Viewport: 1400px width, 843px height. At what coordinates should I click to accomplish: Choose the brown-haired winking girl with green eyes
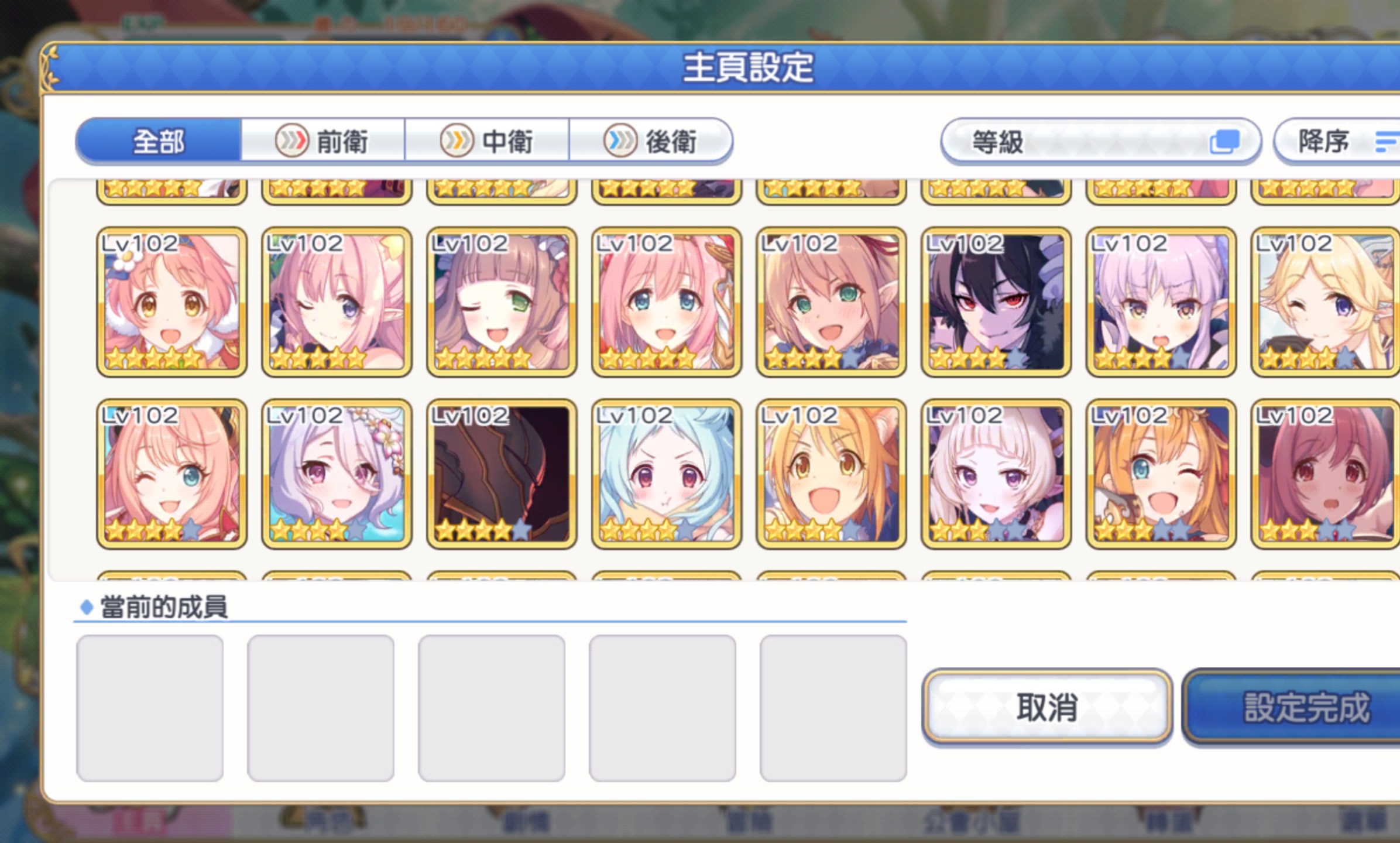coord(502,302)
